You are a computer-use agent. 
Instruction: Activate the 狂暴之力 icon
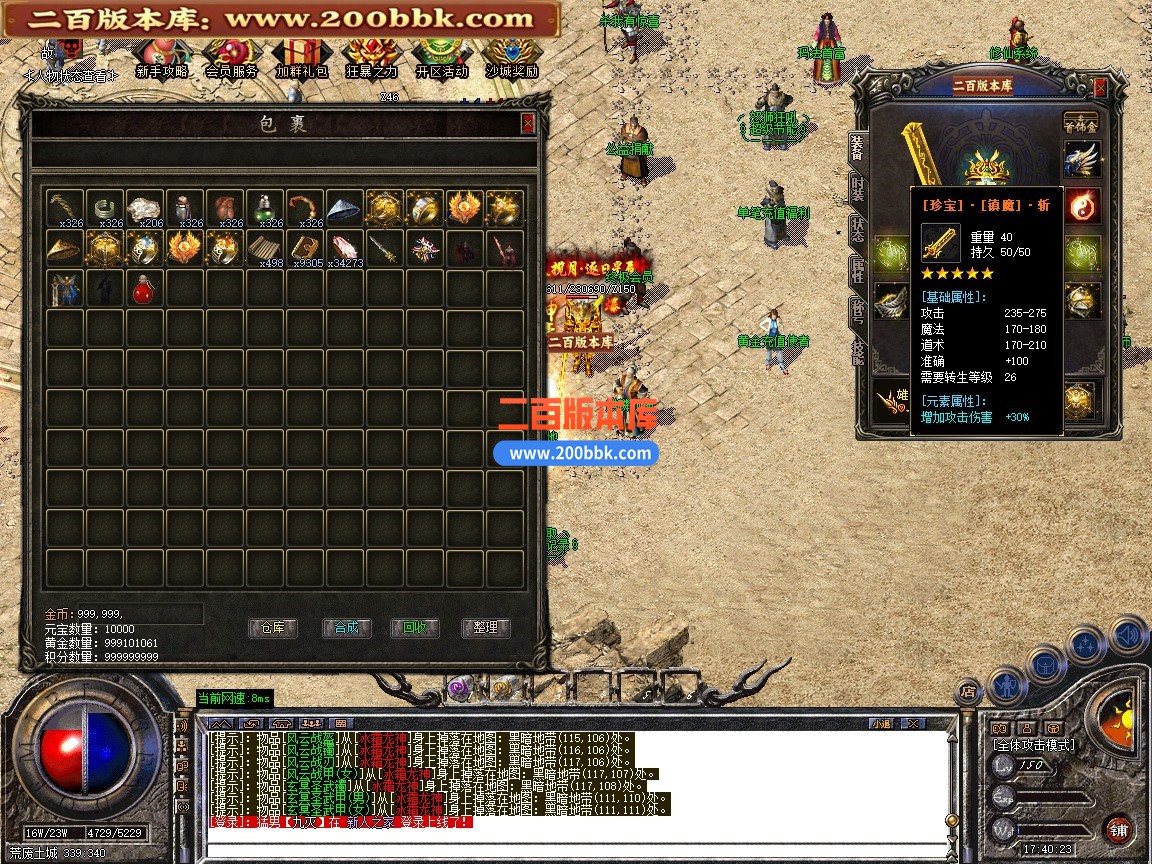click(371, 59)
